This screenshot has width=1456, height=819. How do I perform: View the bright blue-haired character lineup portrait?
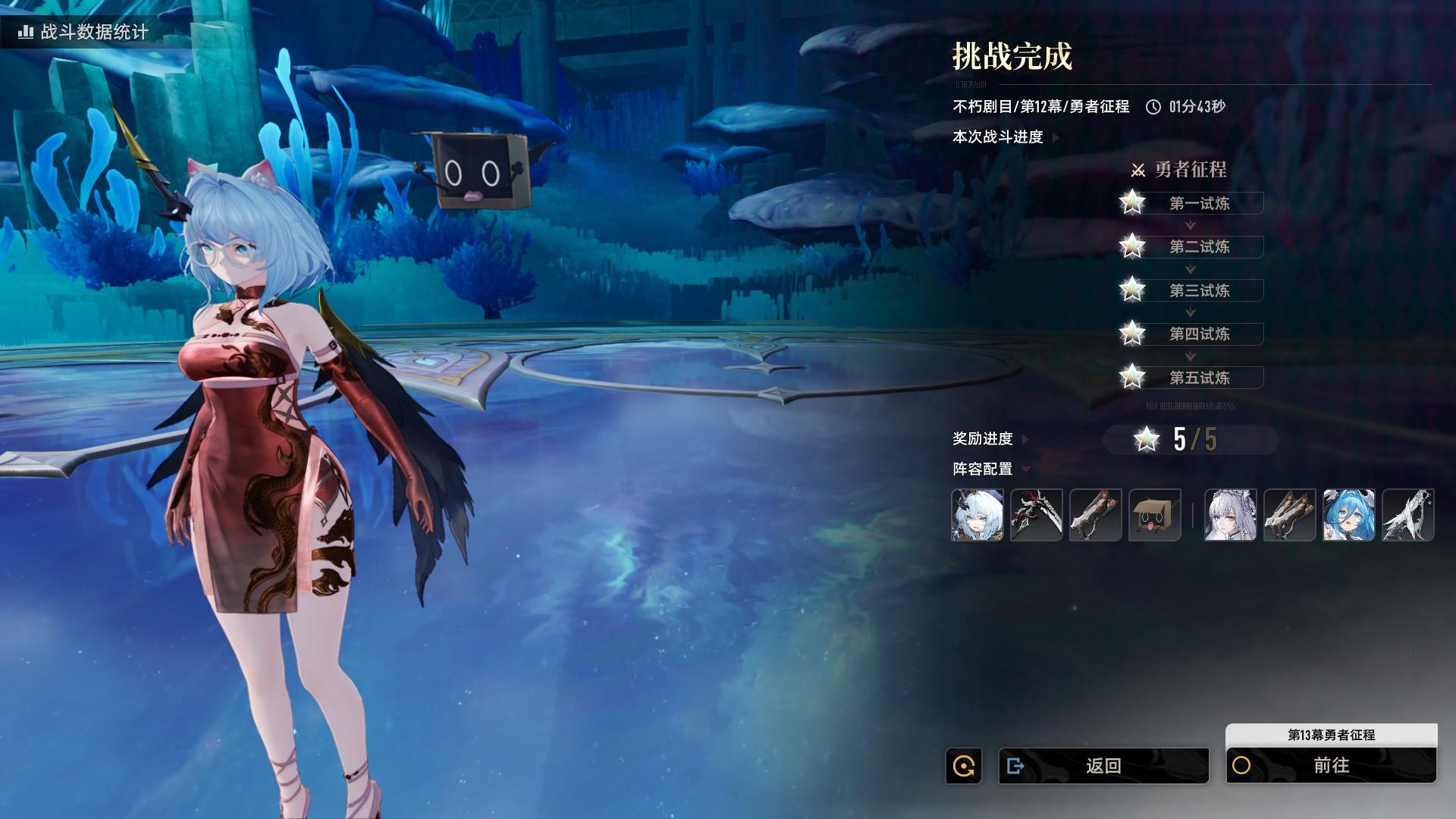(x=1348, y=515)
